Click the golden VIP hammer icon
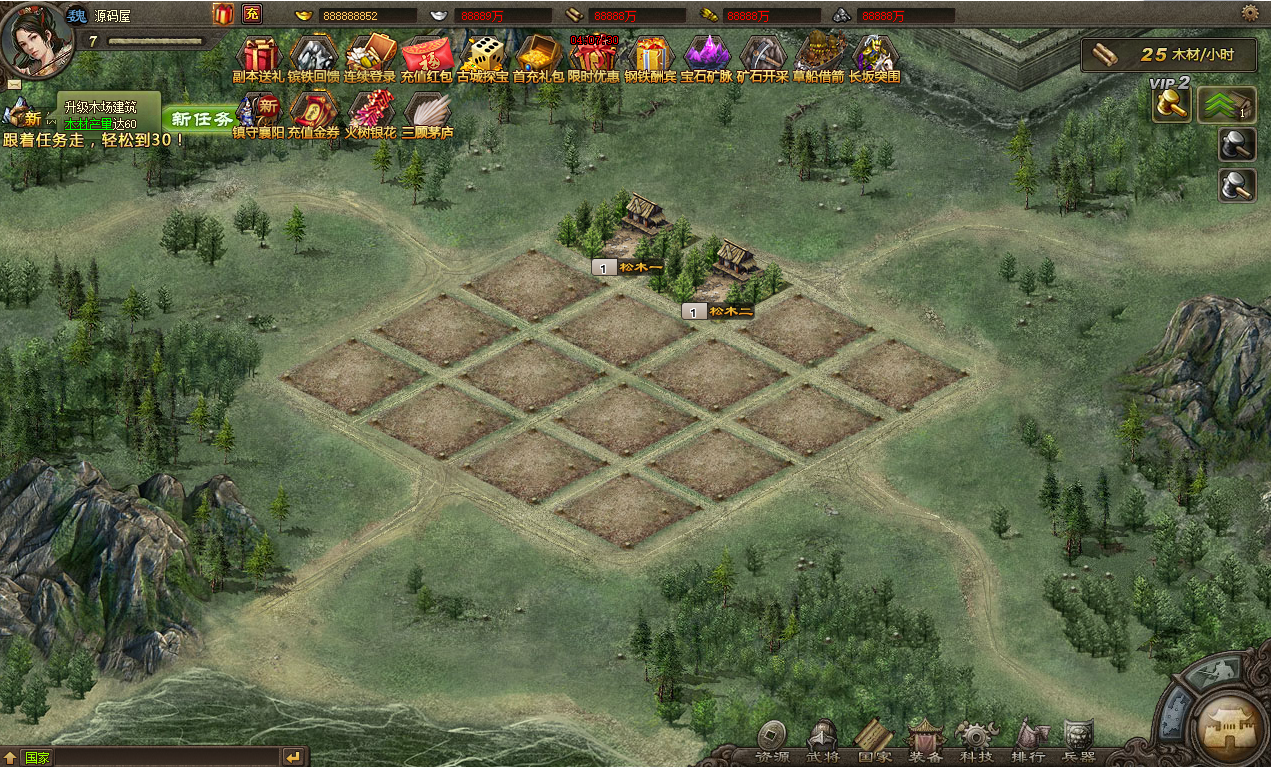The image size is (1271, 767). click(1171, 105)
